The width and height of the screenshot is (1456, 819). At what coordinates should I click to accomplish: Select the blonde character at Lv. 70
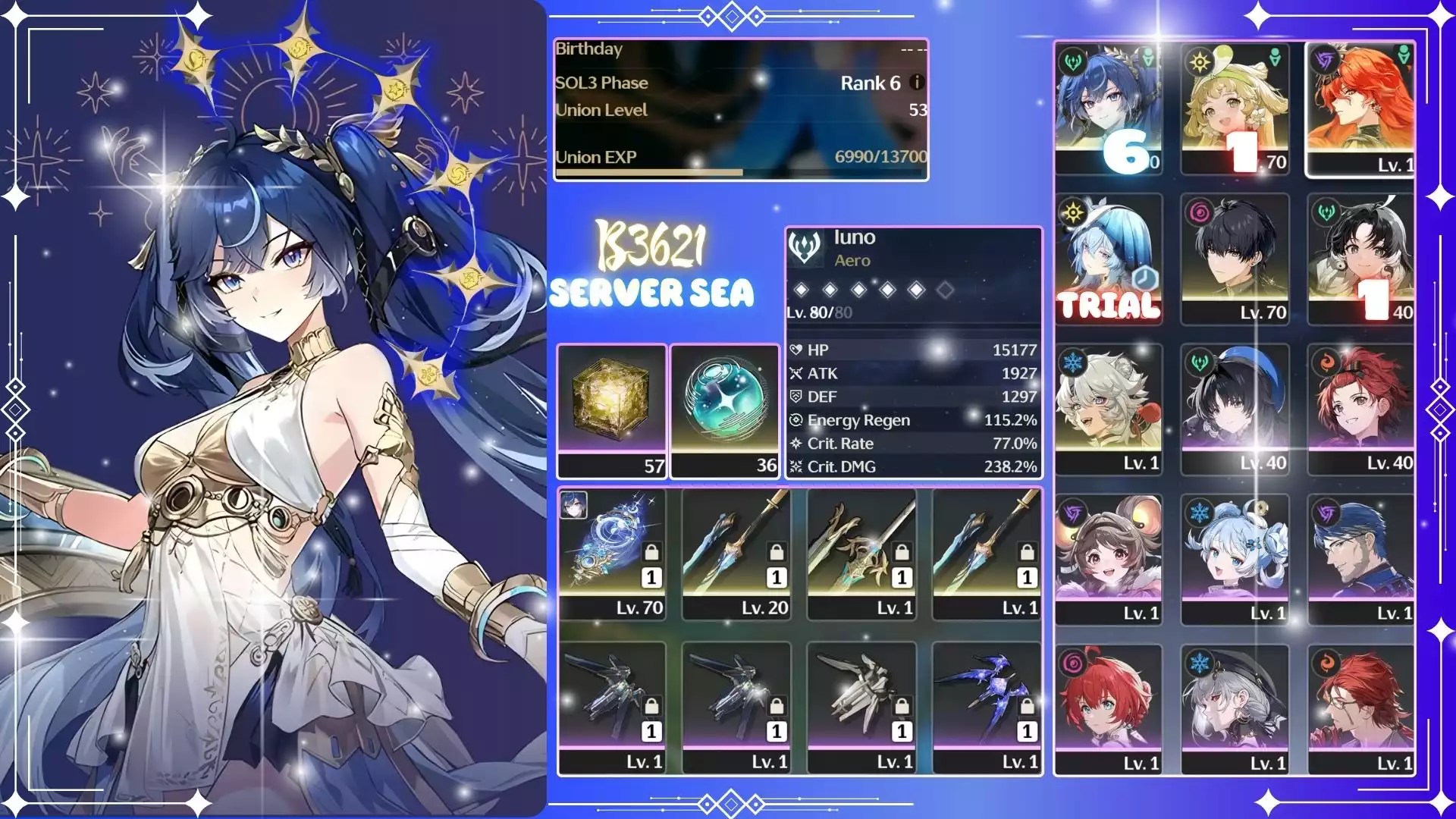(1235, 108)
